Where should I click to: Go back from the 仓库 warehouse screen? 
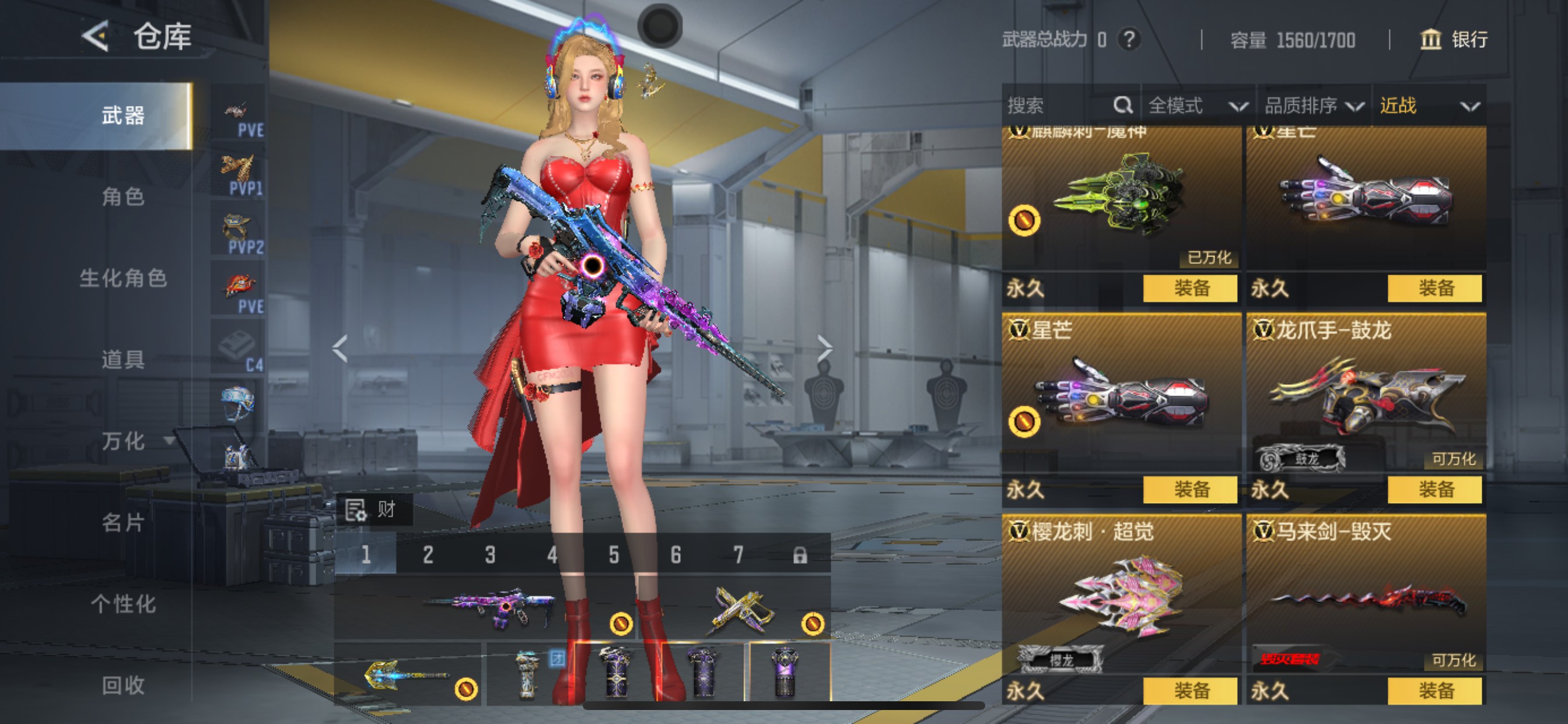[96, 37]
